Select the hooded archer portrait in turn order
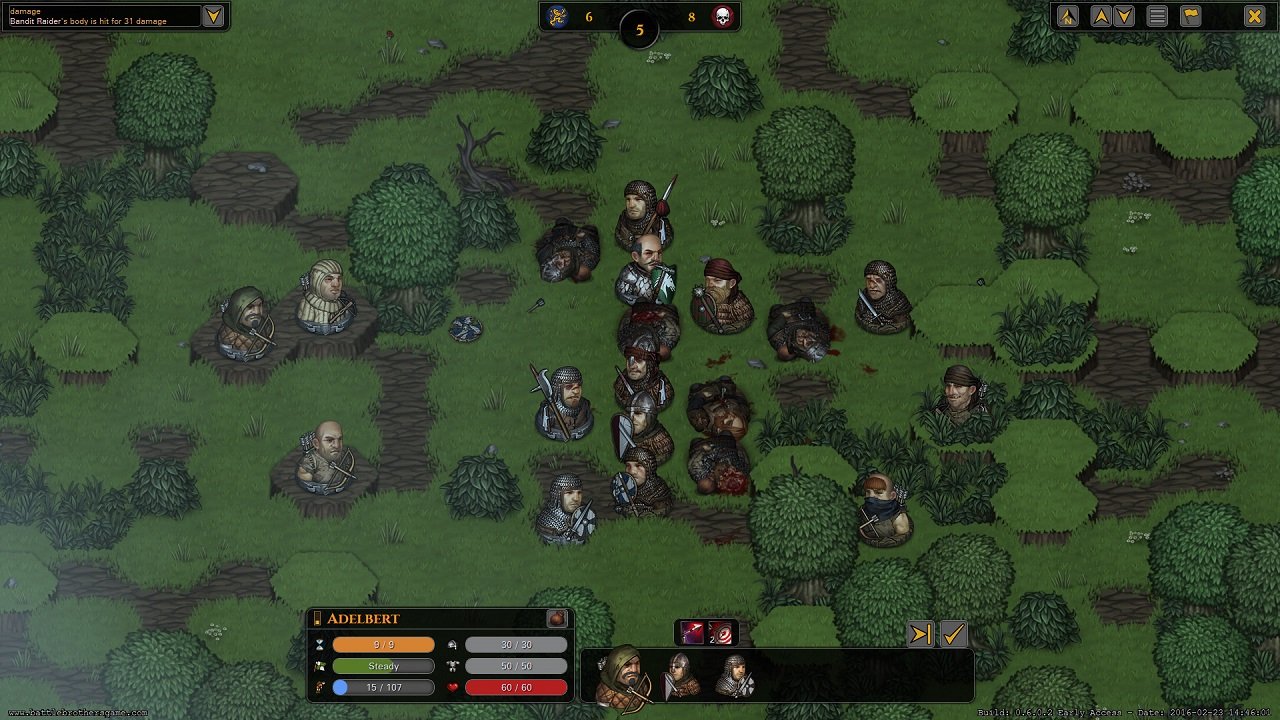The image size is (1280, 720). point(625,677)
